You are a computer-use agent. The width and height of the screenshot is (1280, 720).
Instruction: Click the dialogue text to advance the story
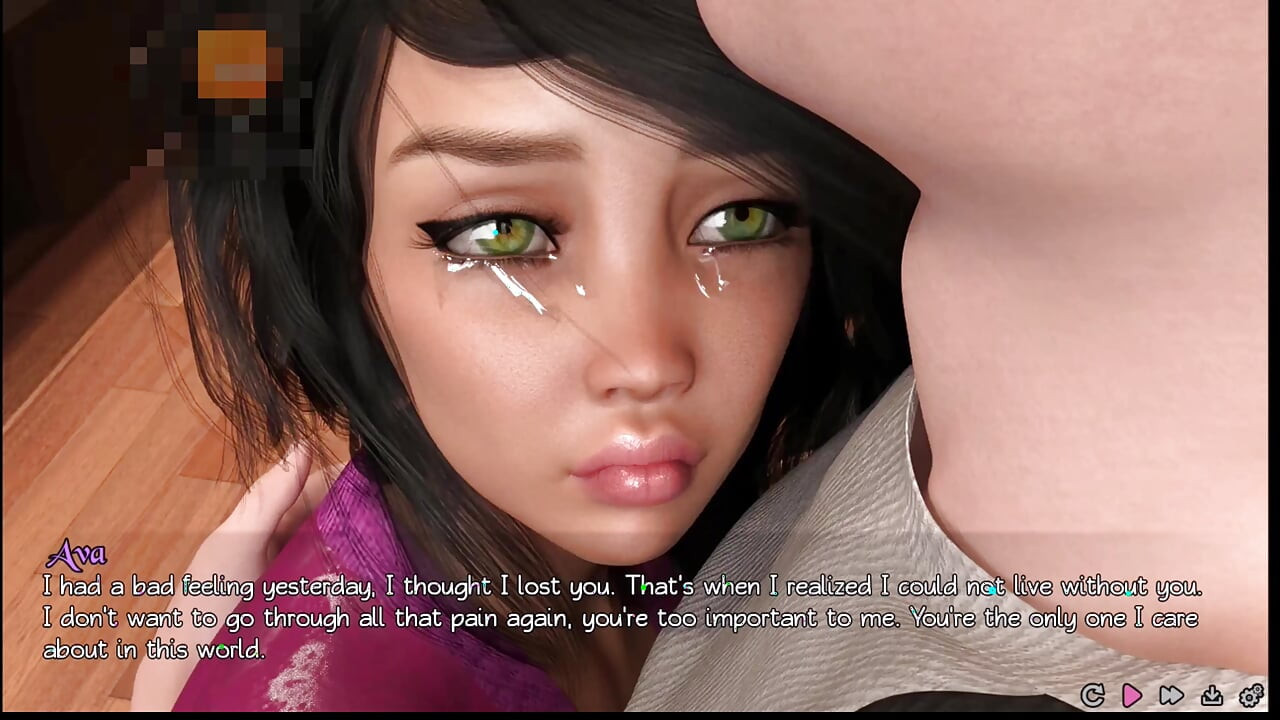tap(620, 617)
